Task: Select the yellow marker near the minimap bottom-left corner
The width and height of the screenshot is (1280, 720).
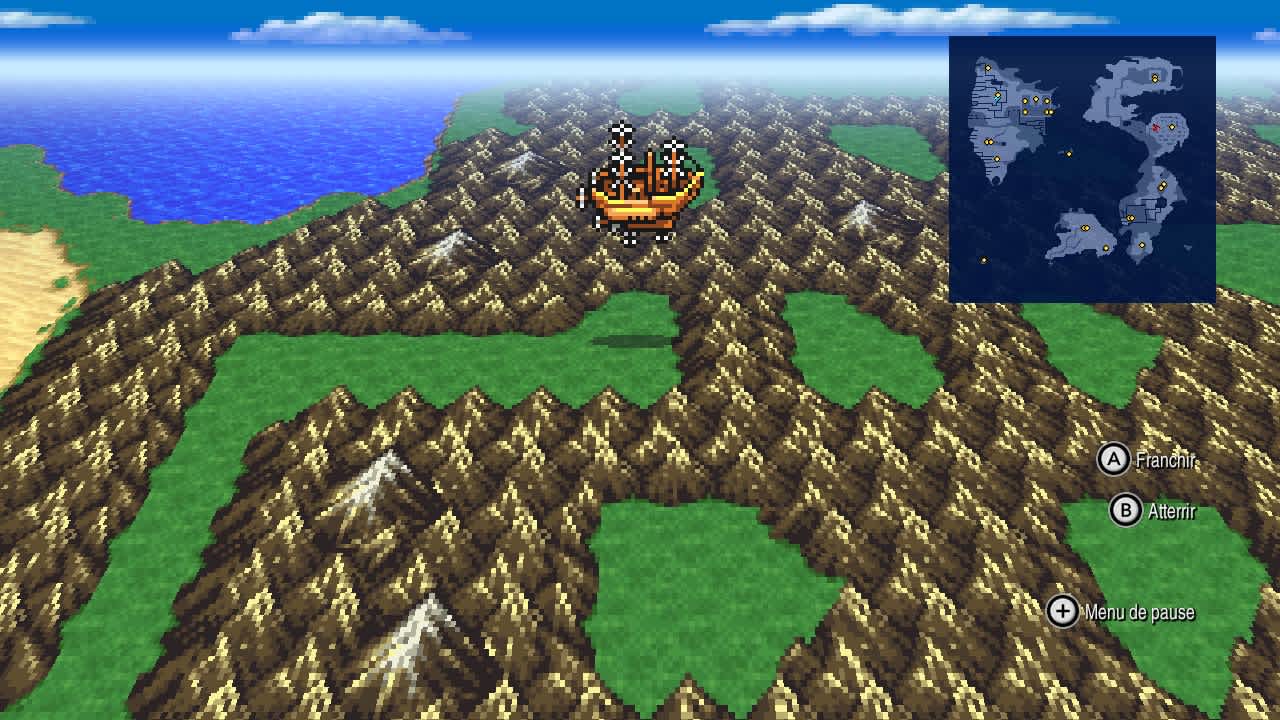Action: coord(984,258)
